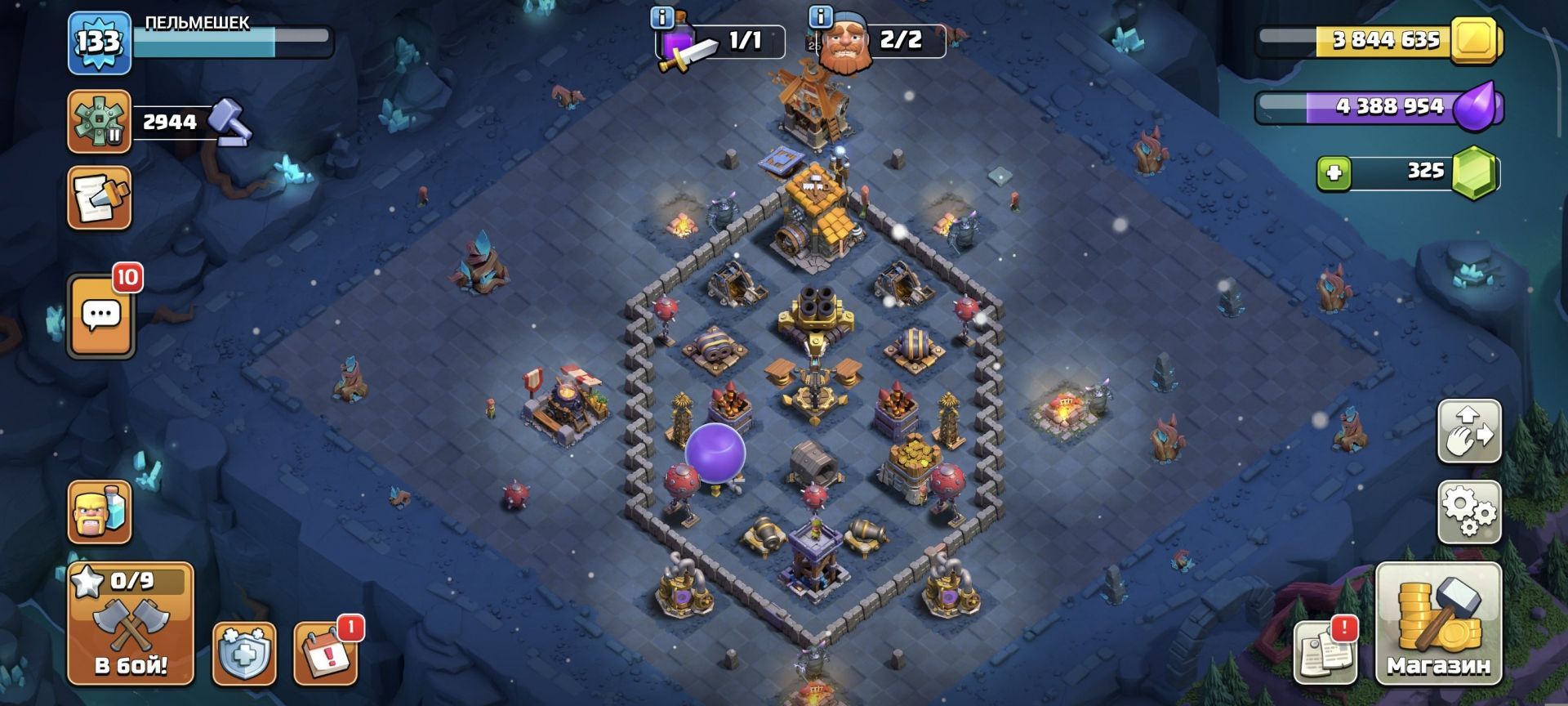Tap the gold resource coin icon

(1474, 39)
